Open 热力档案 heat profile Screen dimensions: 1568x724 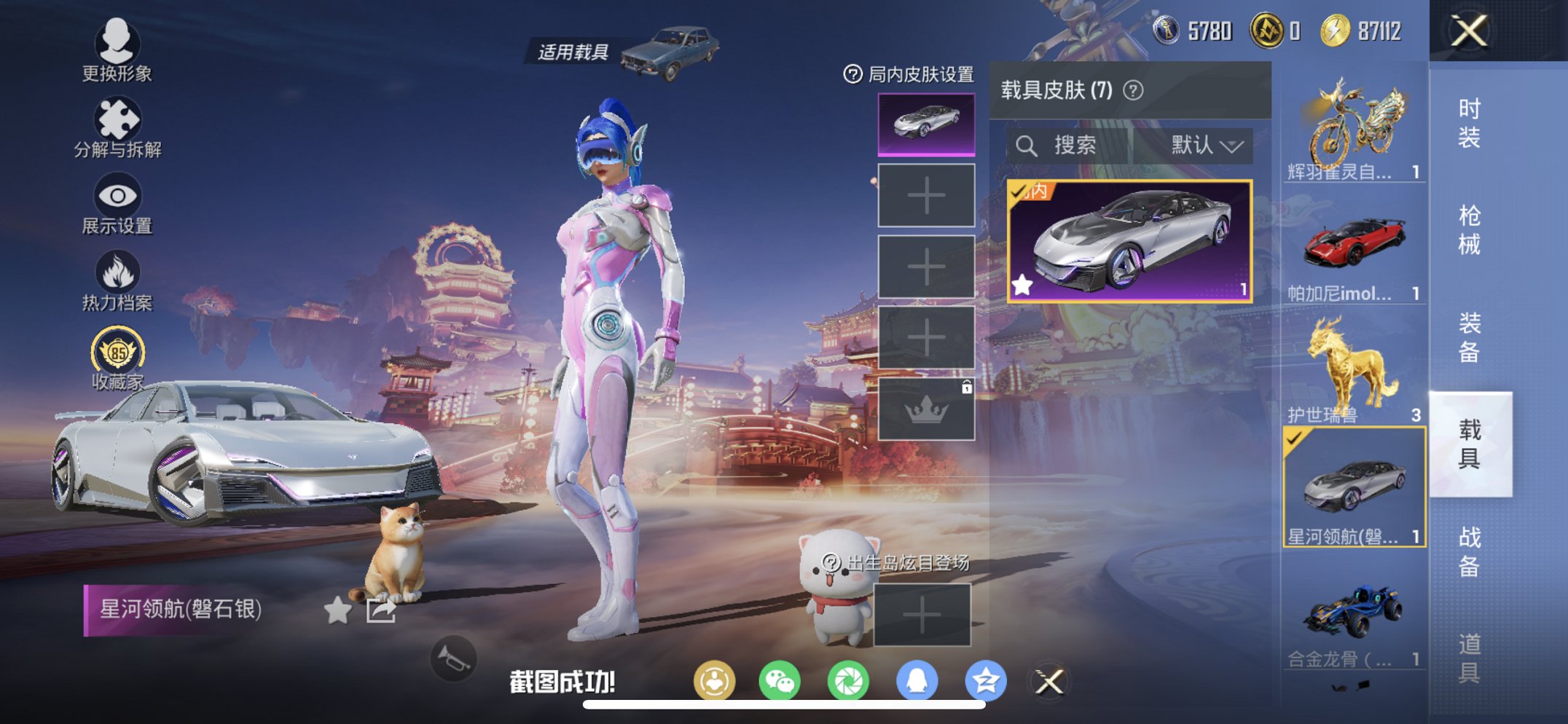click(117, 275)
